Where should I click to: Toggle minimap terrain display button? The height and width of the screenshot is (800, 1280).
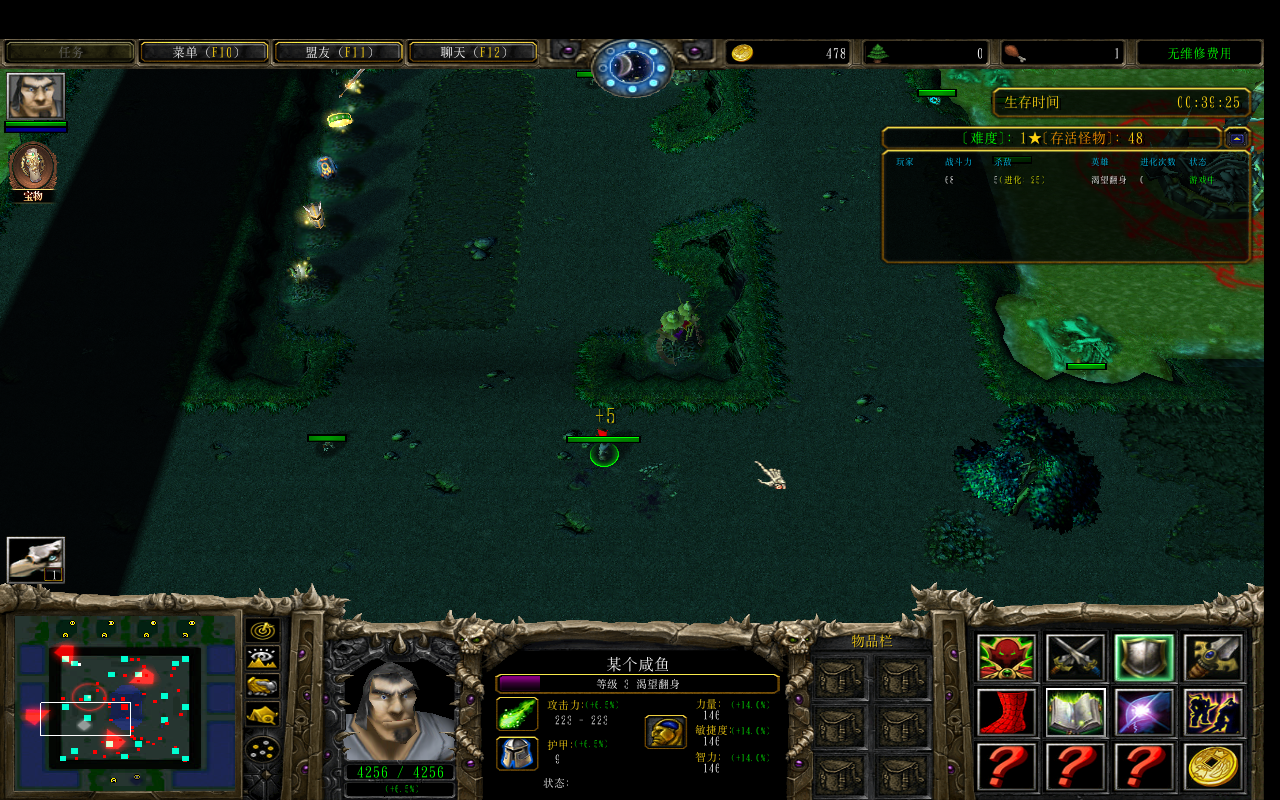click(263, 658)
